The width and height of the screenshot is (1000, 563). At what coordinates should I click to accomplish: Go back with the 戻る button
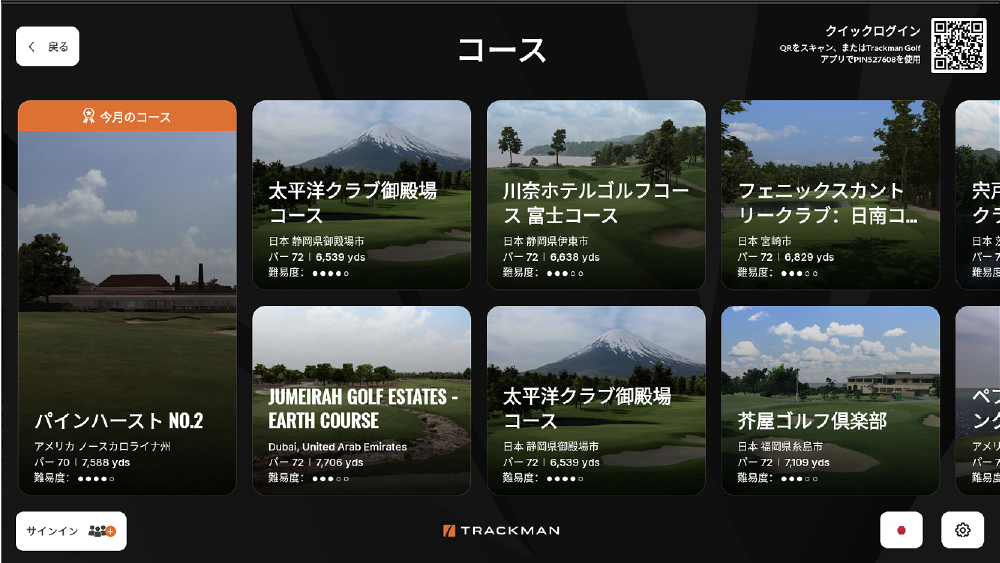click(48, 47)
